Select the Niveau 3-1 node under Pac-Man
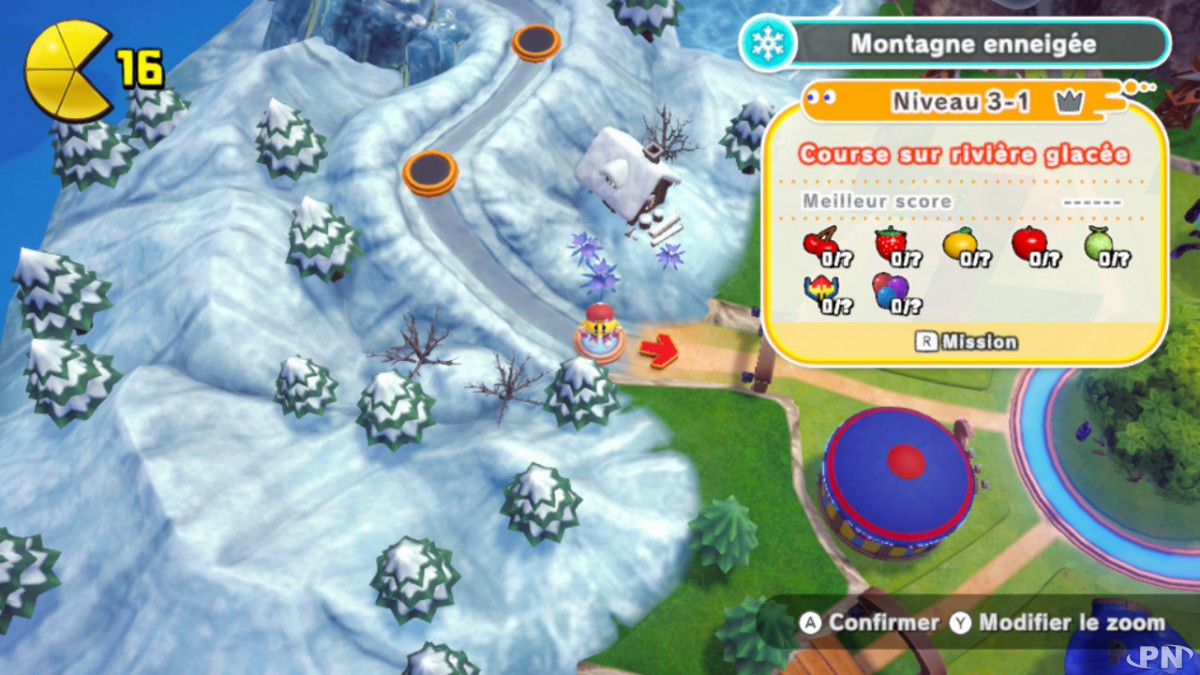Viewport: 1200px width, 675px height. pyautogui.click(x=599, y=345)
